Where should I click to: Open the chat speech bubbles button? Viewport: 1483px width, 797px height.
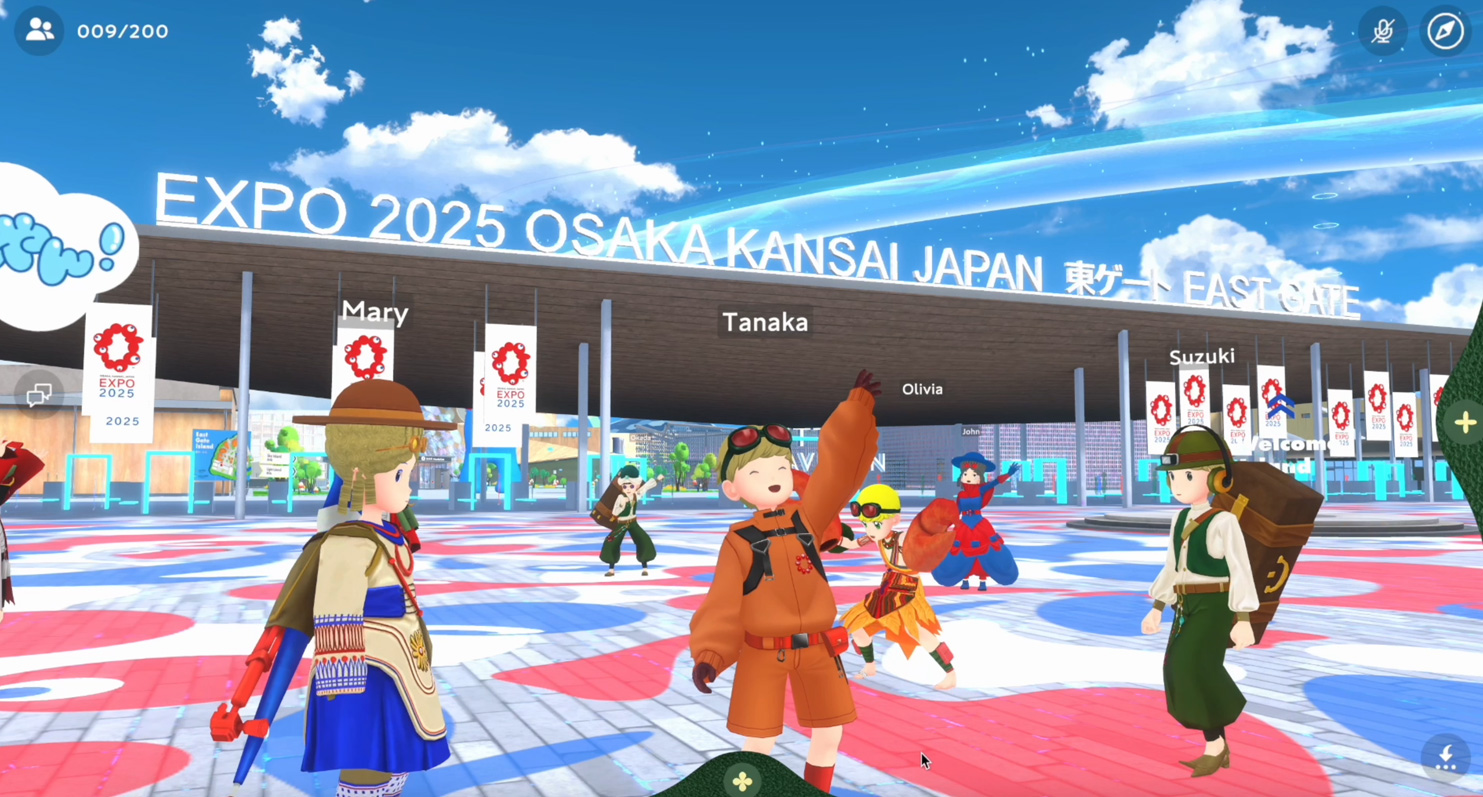tap(39, 396)
